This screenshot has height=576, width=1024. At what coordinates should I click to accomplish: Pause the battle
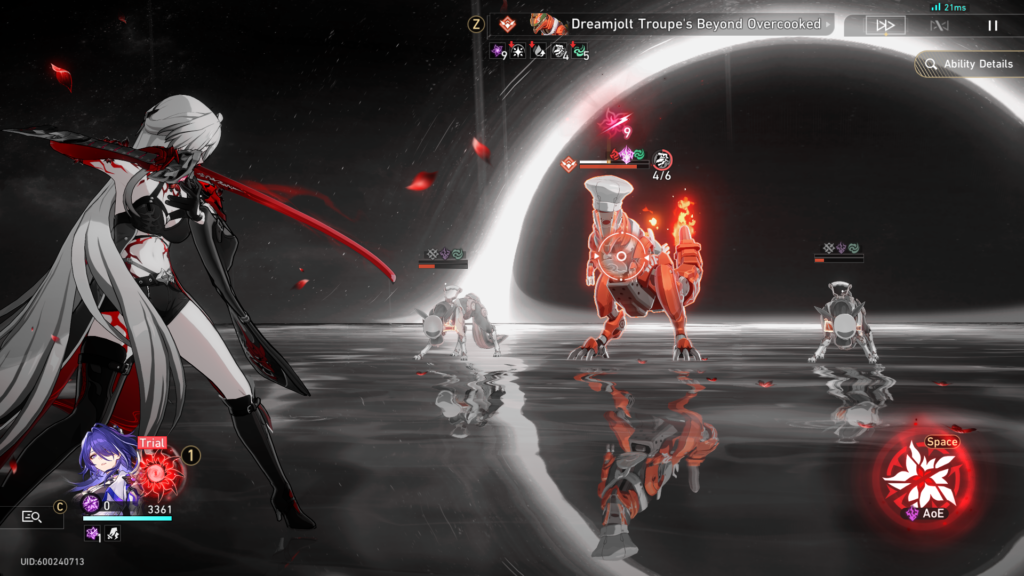click(993, 26)
